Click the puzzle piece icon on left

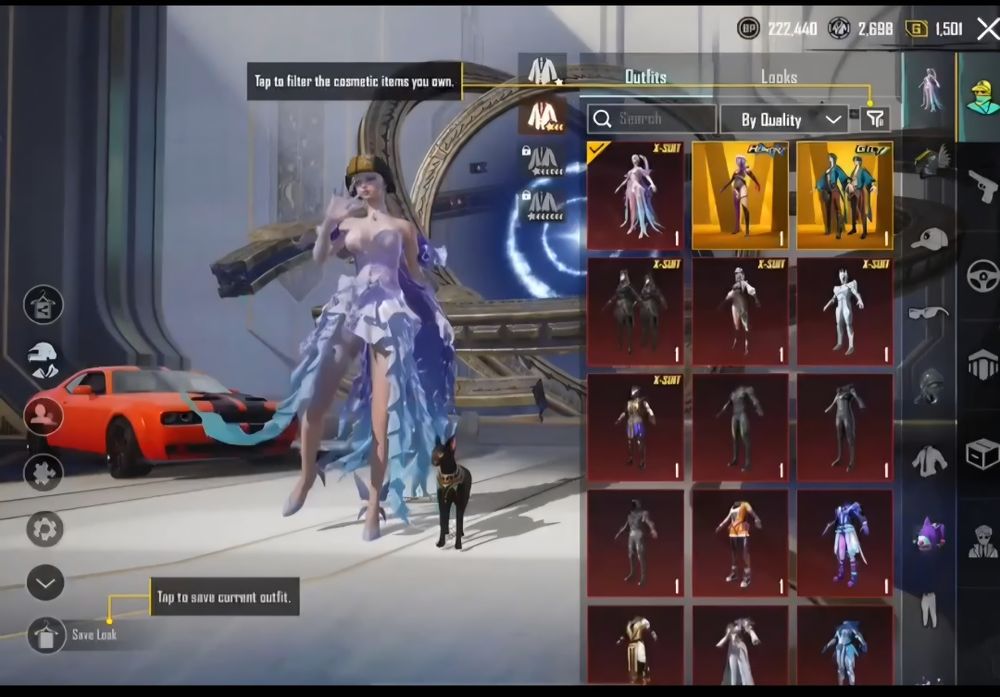point(45,472)
